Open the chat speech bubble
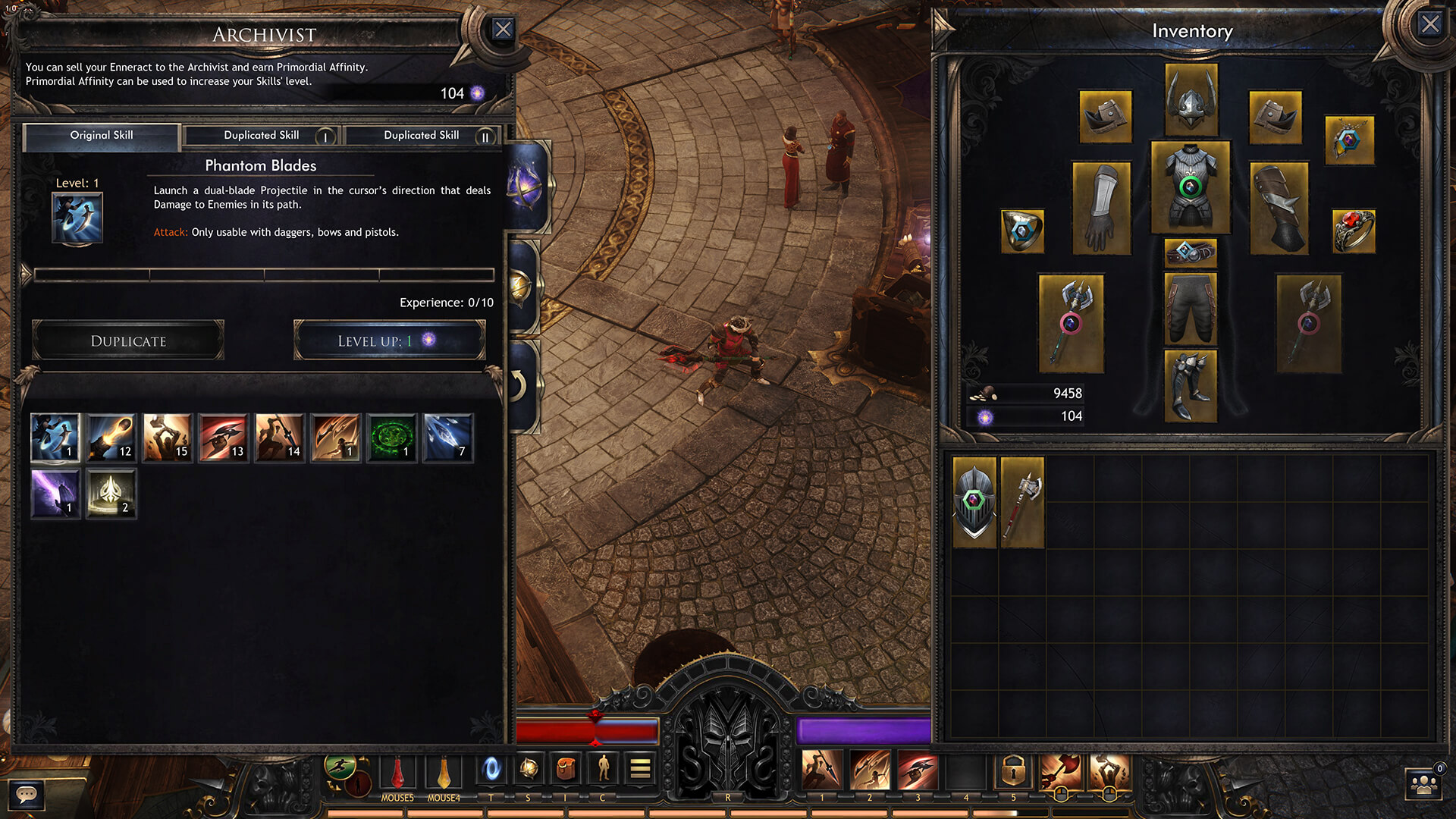 tap(27, 795)
